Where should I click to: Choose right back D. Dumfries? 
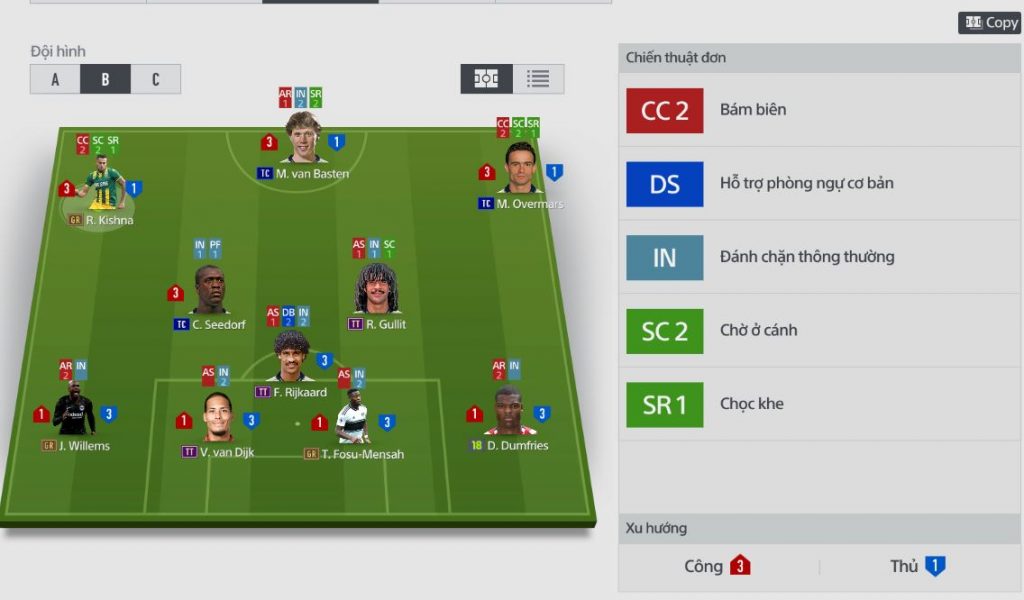click(508, 414)
